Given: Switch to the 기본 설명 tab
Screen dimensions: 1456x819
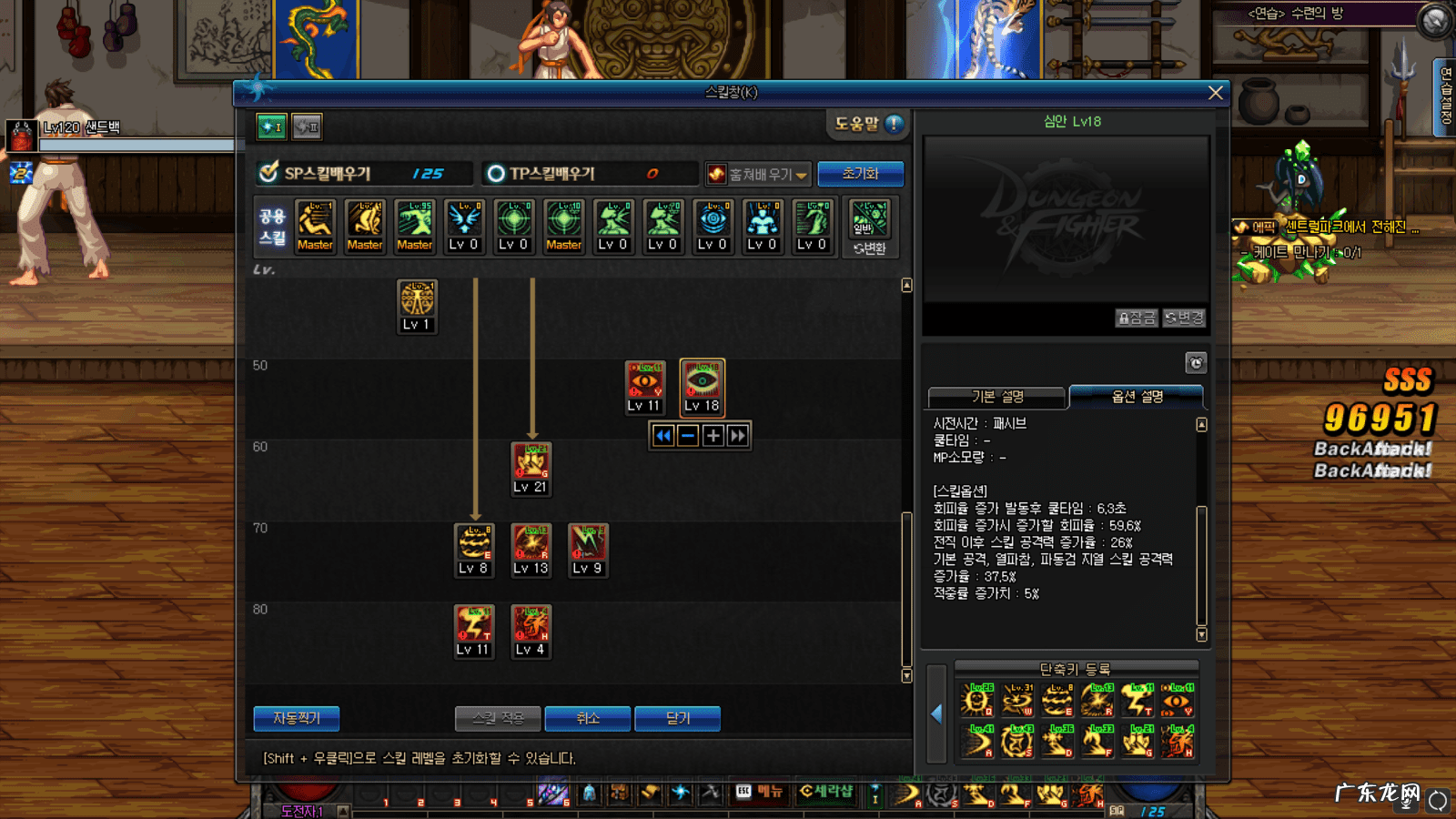Looking at the screenshot, I should (x=996, y=397).
